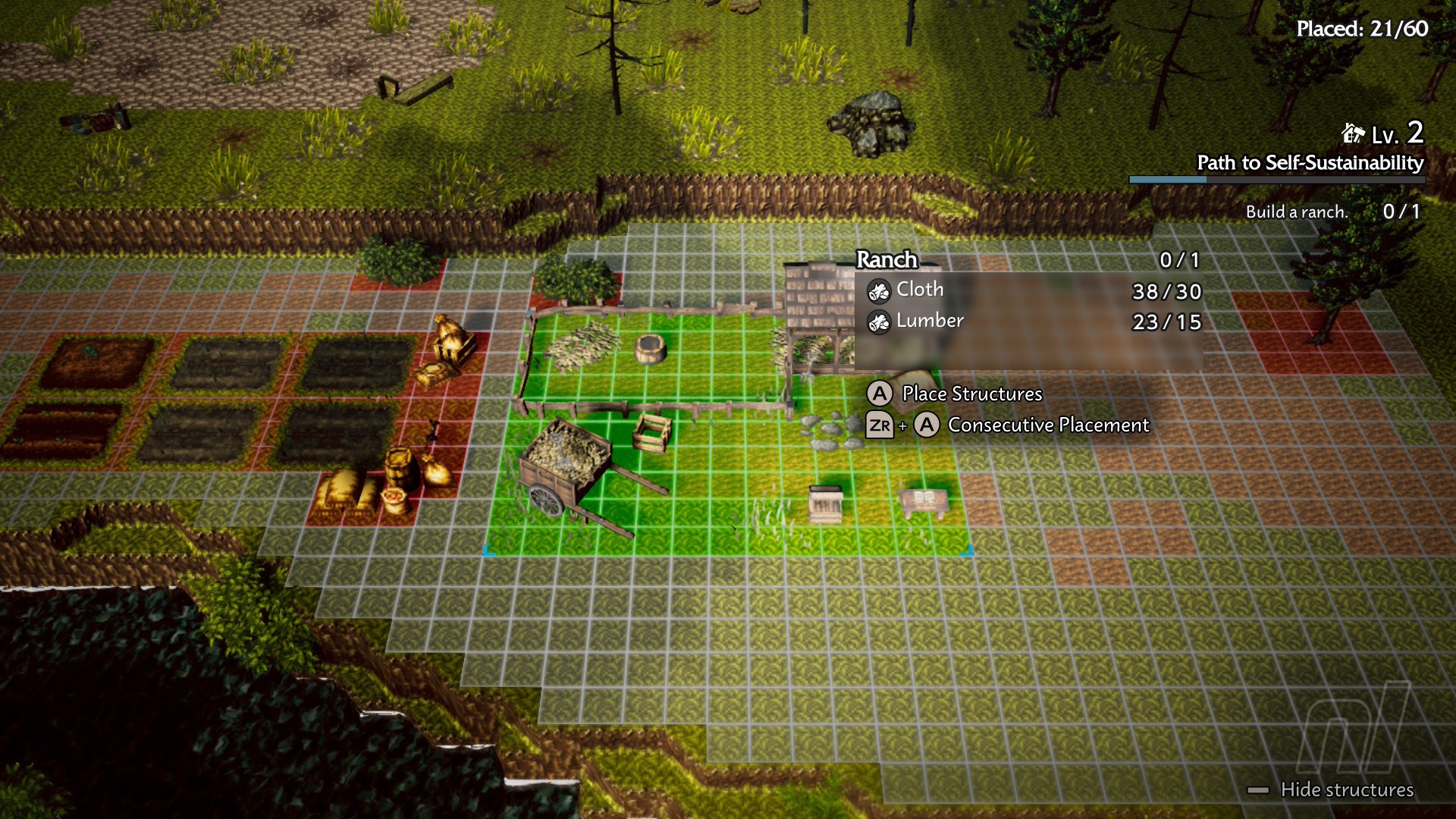Select the Ranch cost panel title

(x=886, y=260)
